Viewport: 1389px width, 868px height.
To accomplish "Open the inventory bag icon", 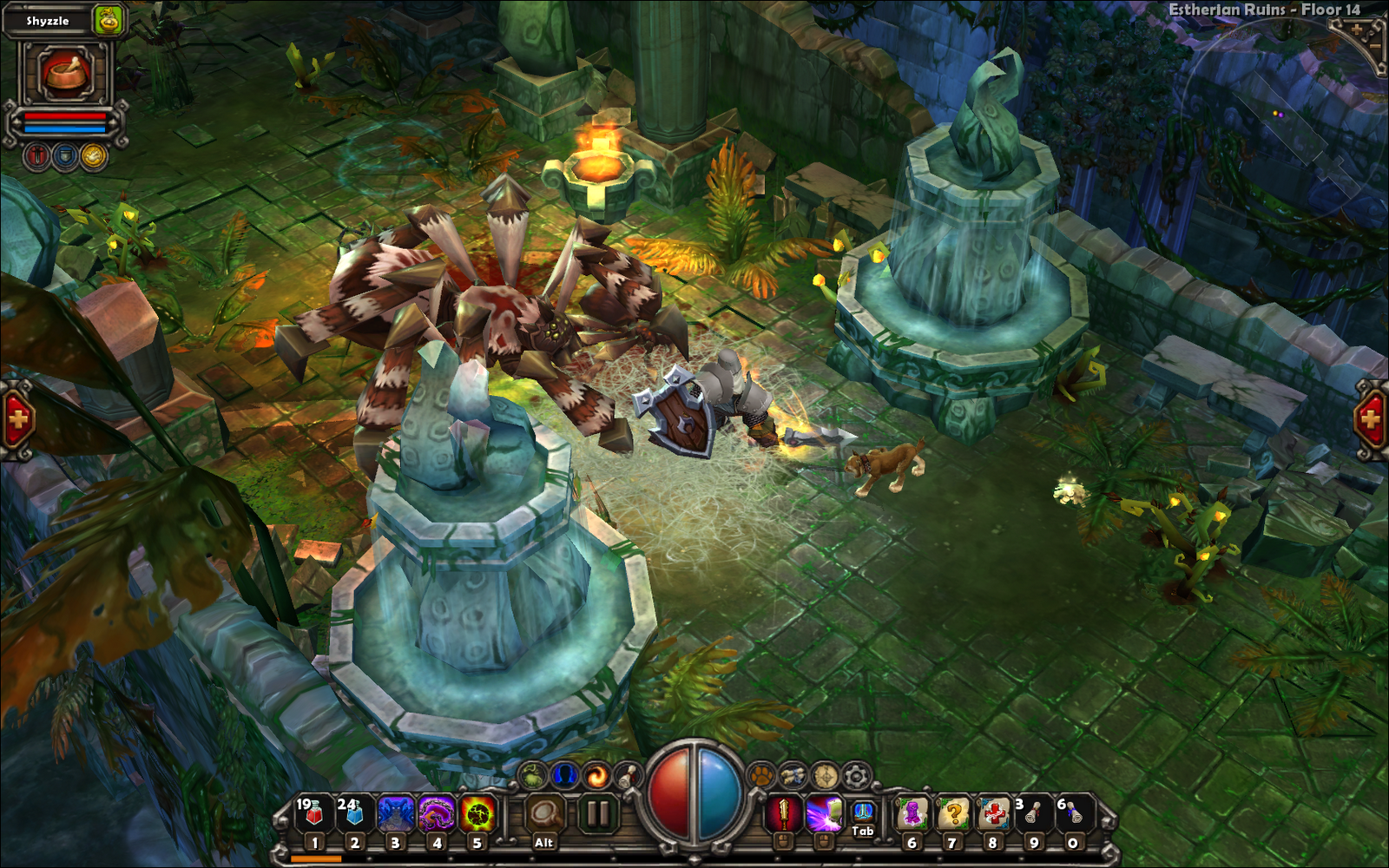I will tap(532, 775).
